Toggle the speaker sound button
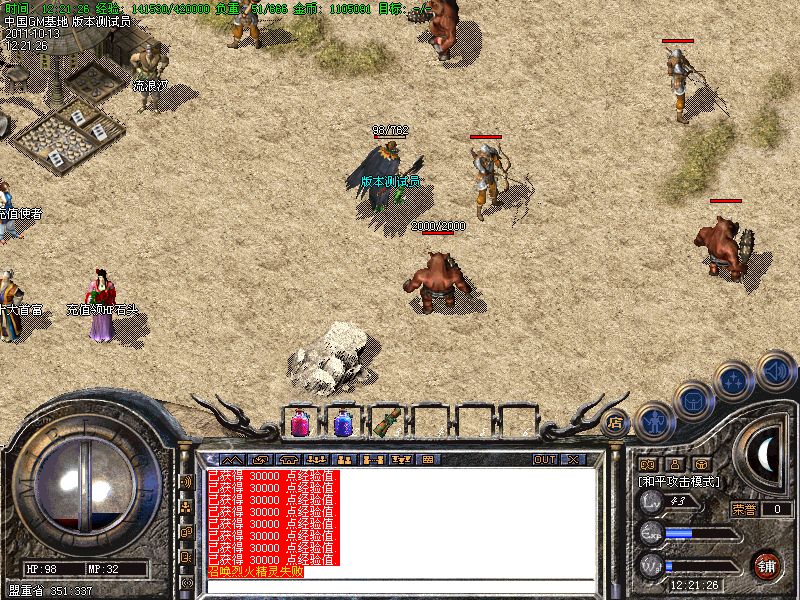This screenshot has width=800, height=600. click(x=776, y=370)
